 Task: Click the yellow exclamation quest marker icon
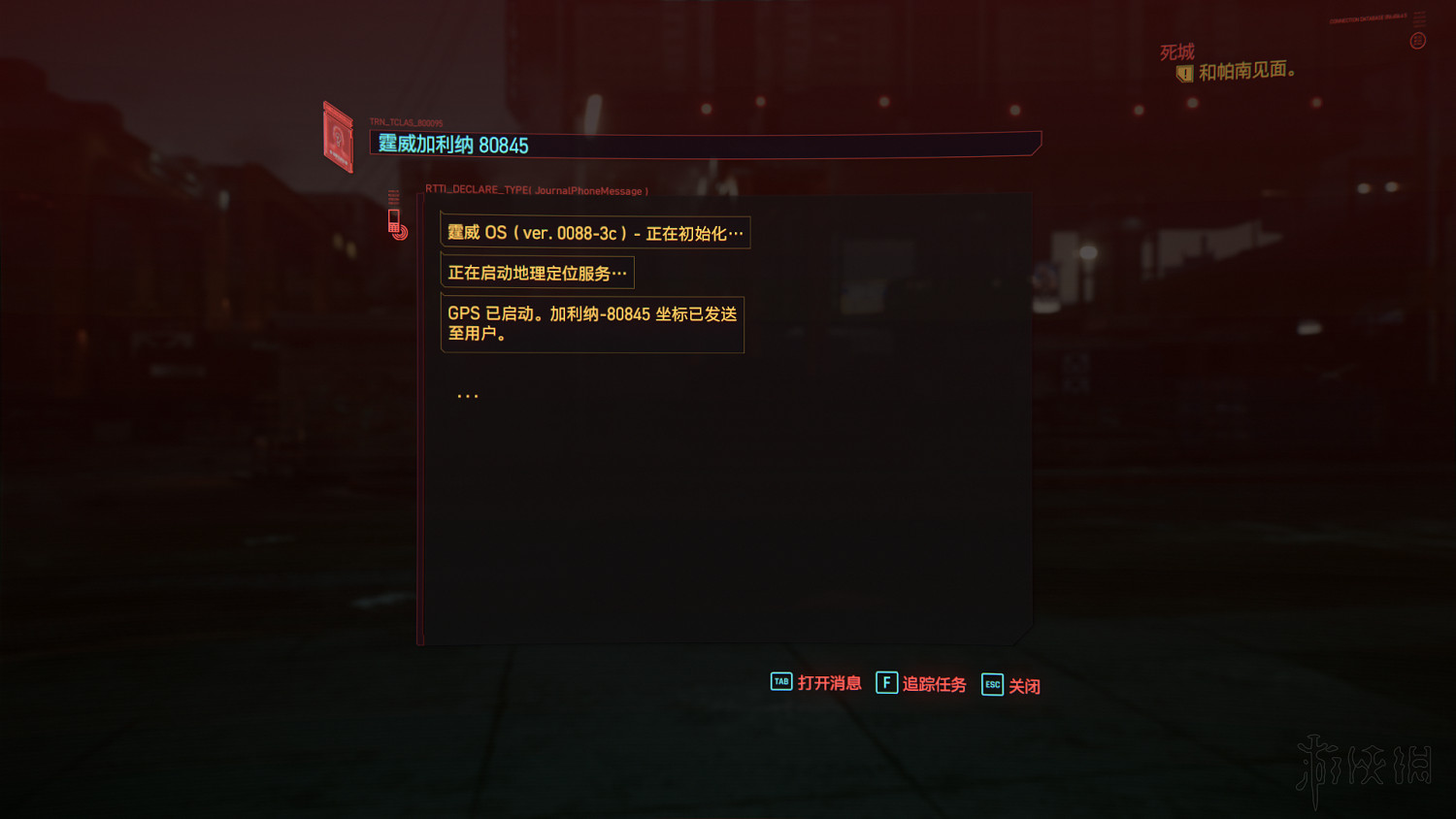pyautogui.click(x=1184, y=73)
